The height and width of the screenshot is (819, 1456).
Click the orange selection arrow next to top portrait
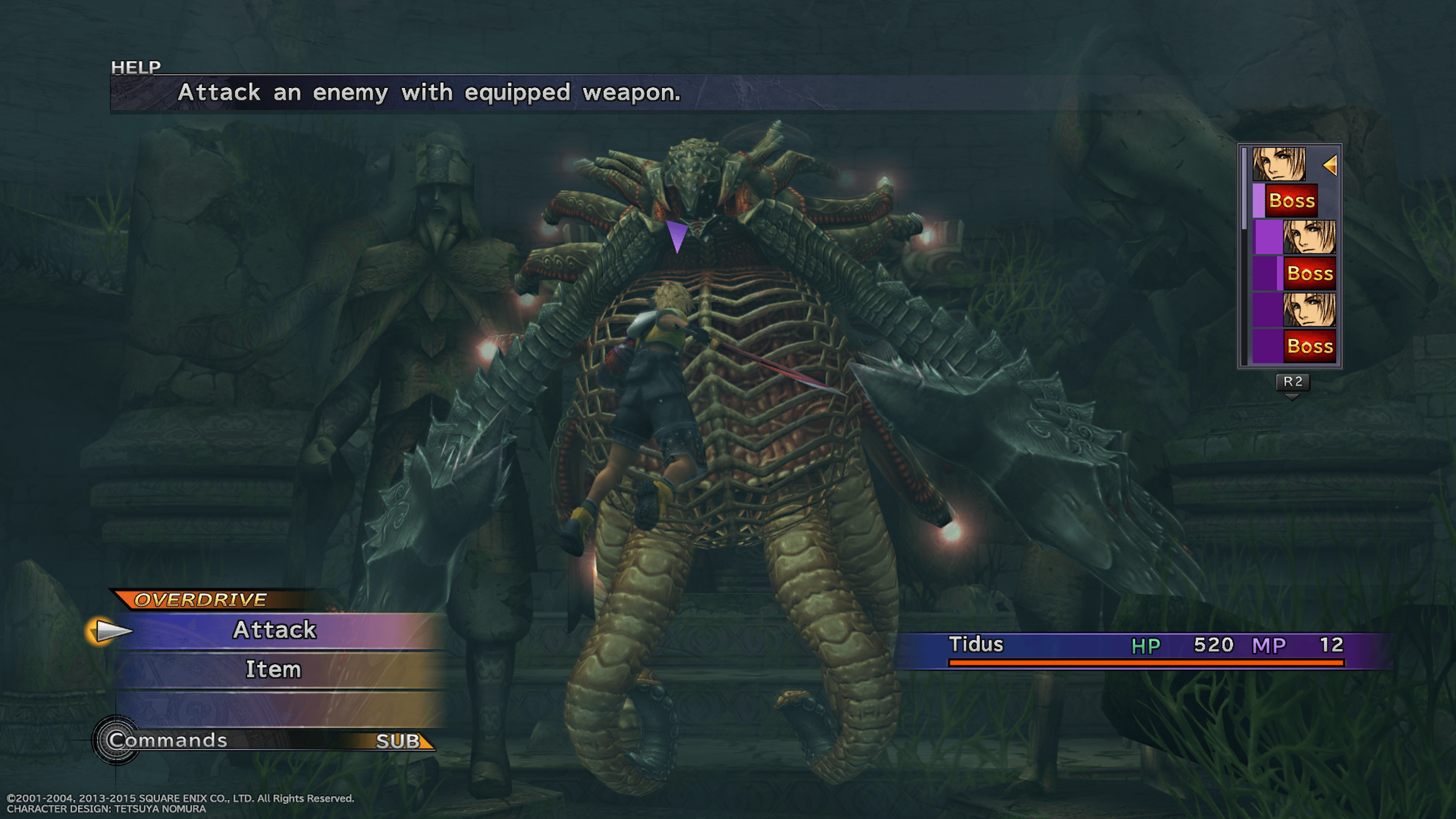(1331, 166)
